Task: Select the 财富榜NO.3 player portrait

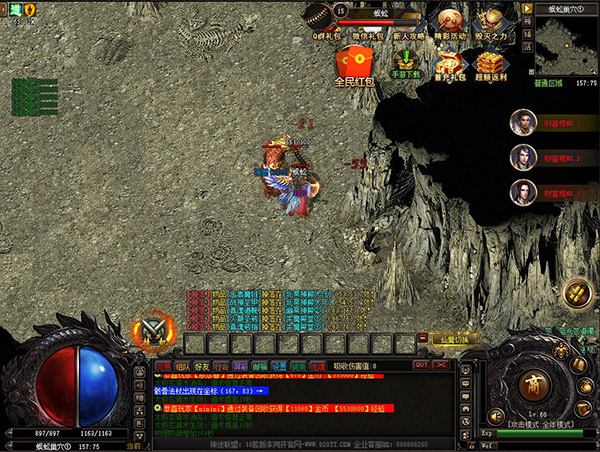Action: point(520,192)
